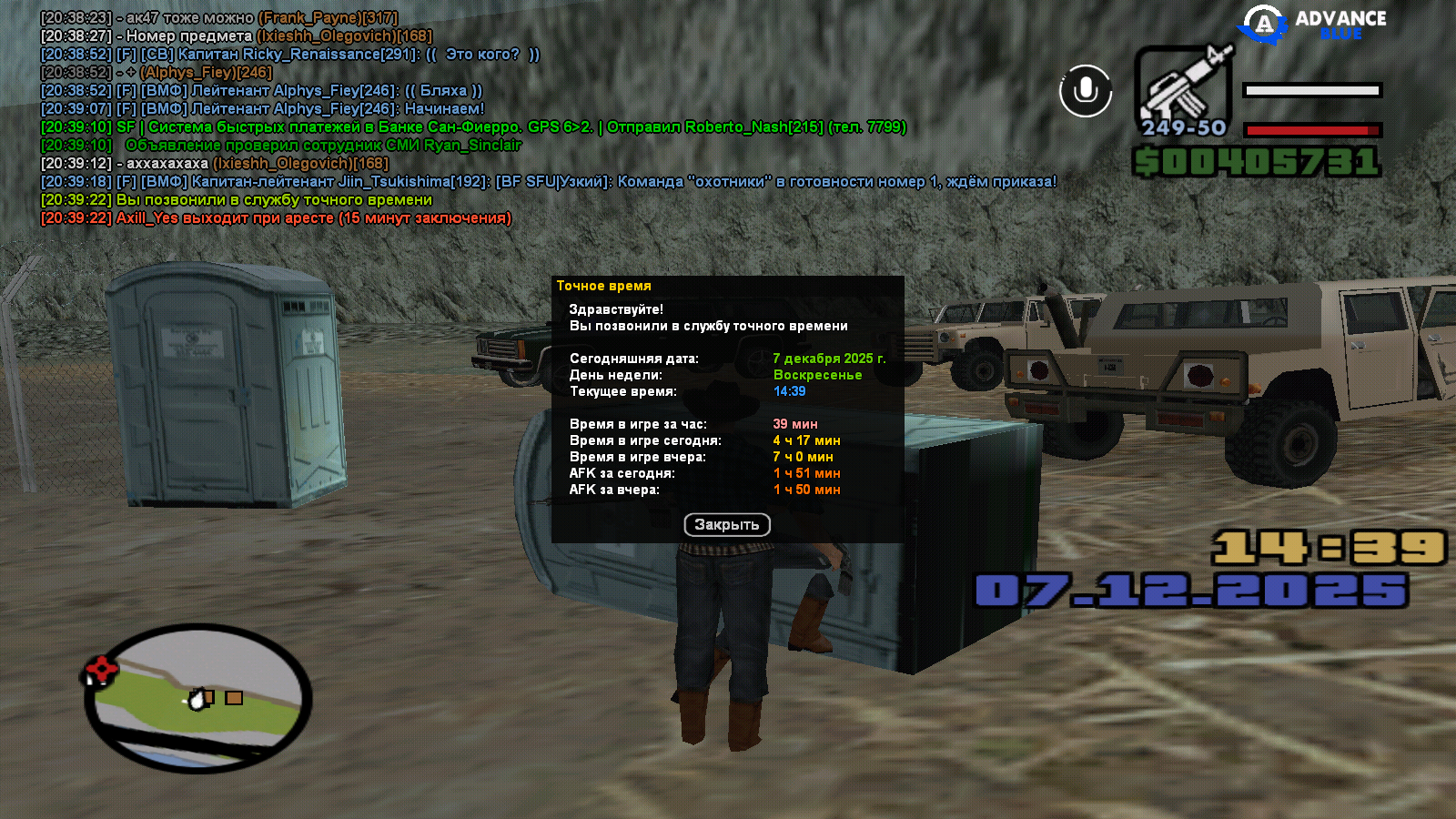Toggle the microphone voice chat icon
The width and height of the screenshot is (1456, 819).
[x=1085, y=91]
